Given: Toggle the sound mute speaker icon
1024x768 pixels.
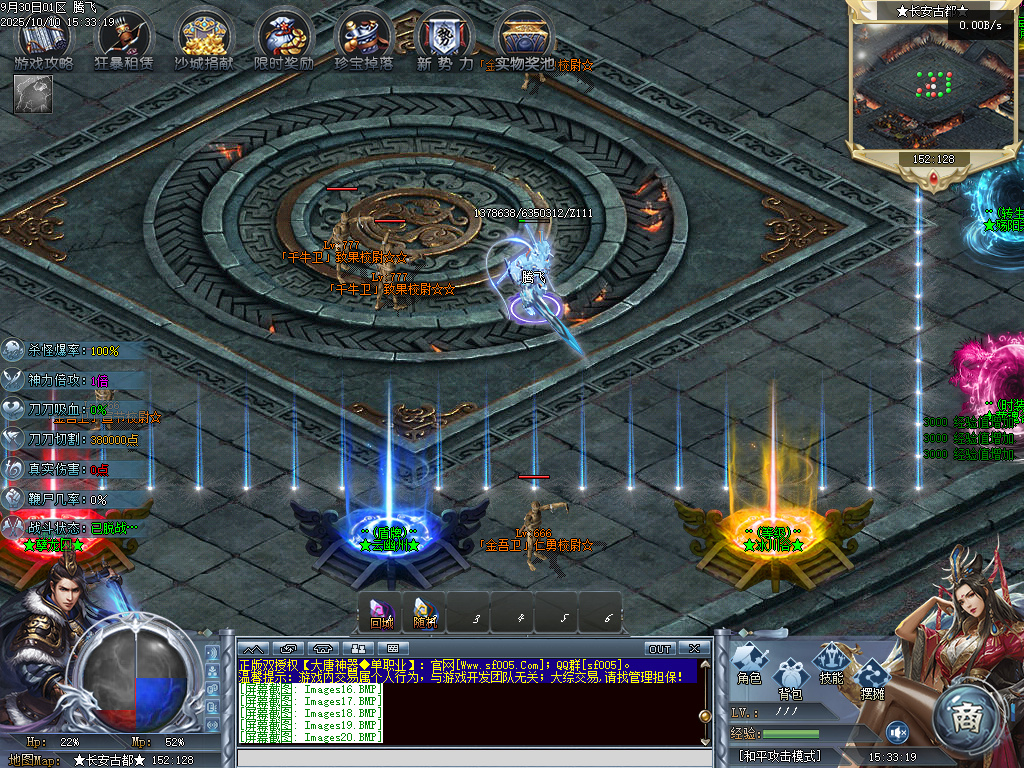Looking at the screenshot, I should tap(897, 732).
